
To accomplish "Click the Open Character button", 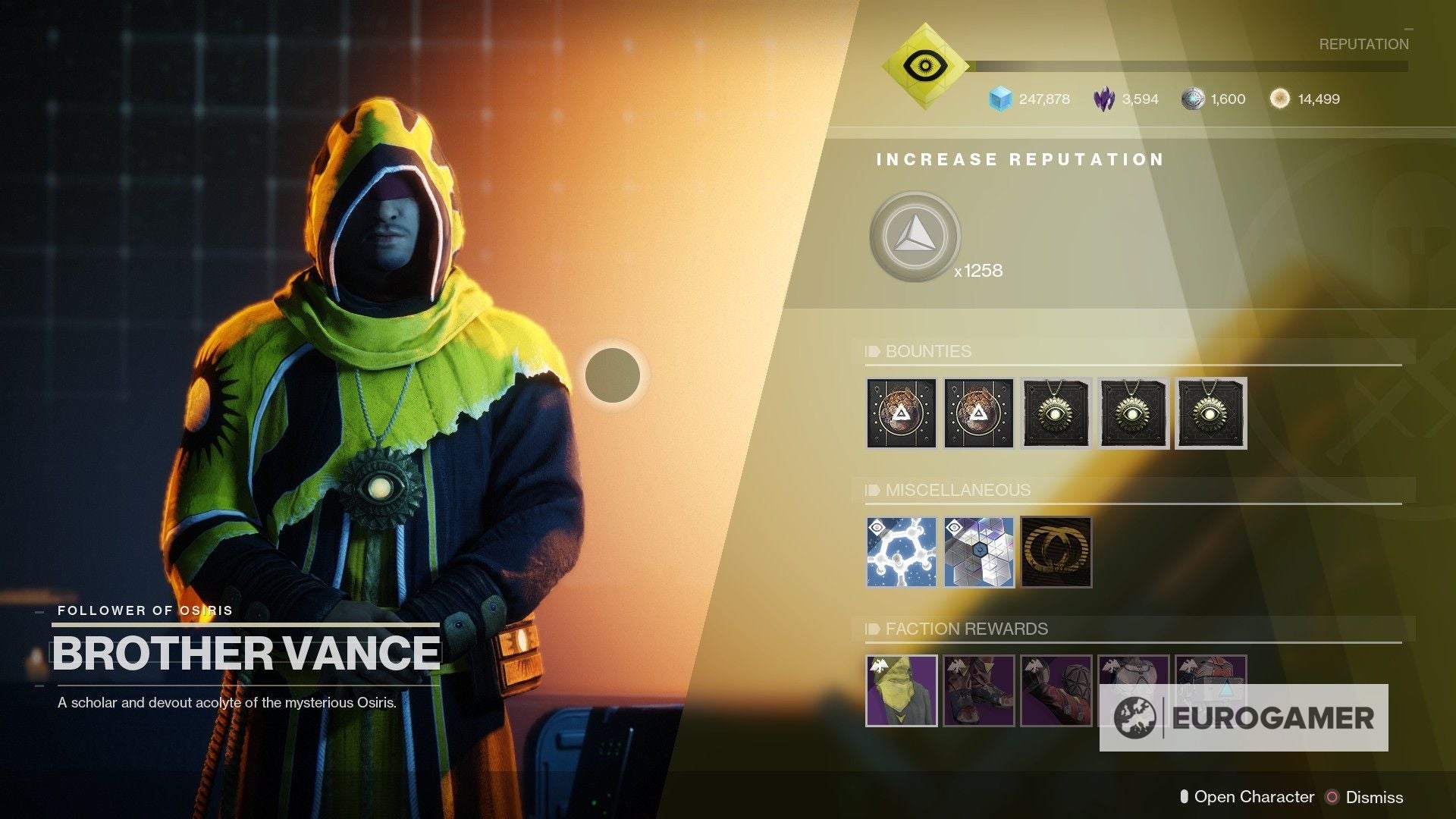I will click(x=1255, y=797).
